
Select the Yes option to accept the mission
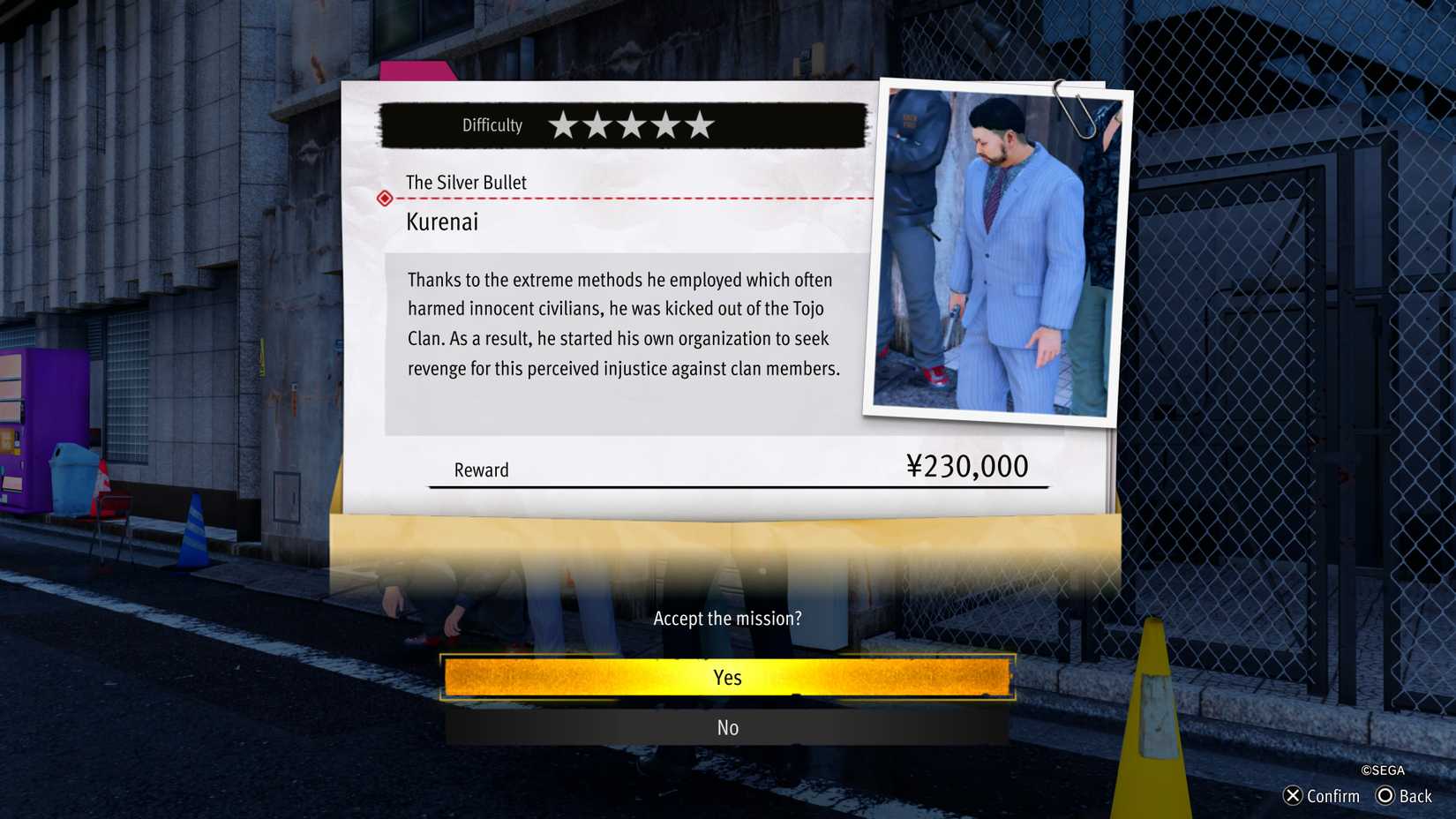coord(727,677)
